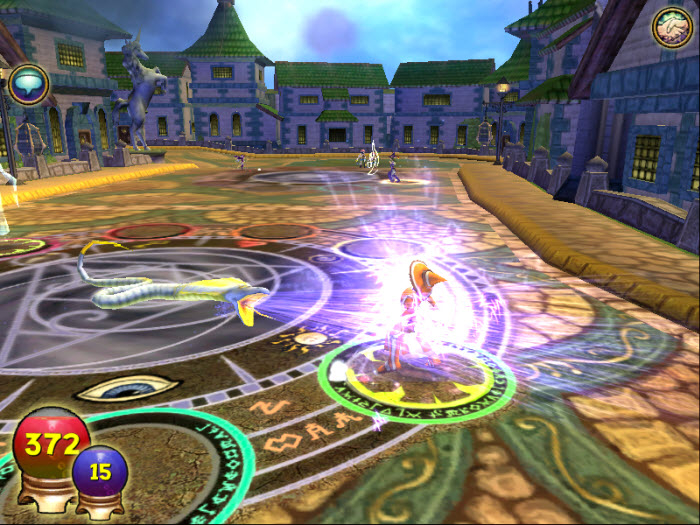Screen dimensions: 700x525
Task: Open the chat speech bubble icon
Action: 28,85
